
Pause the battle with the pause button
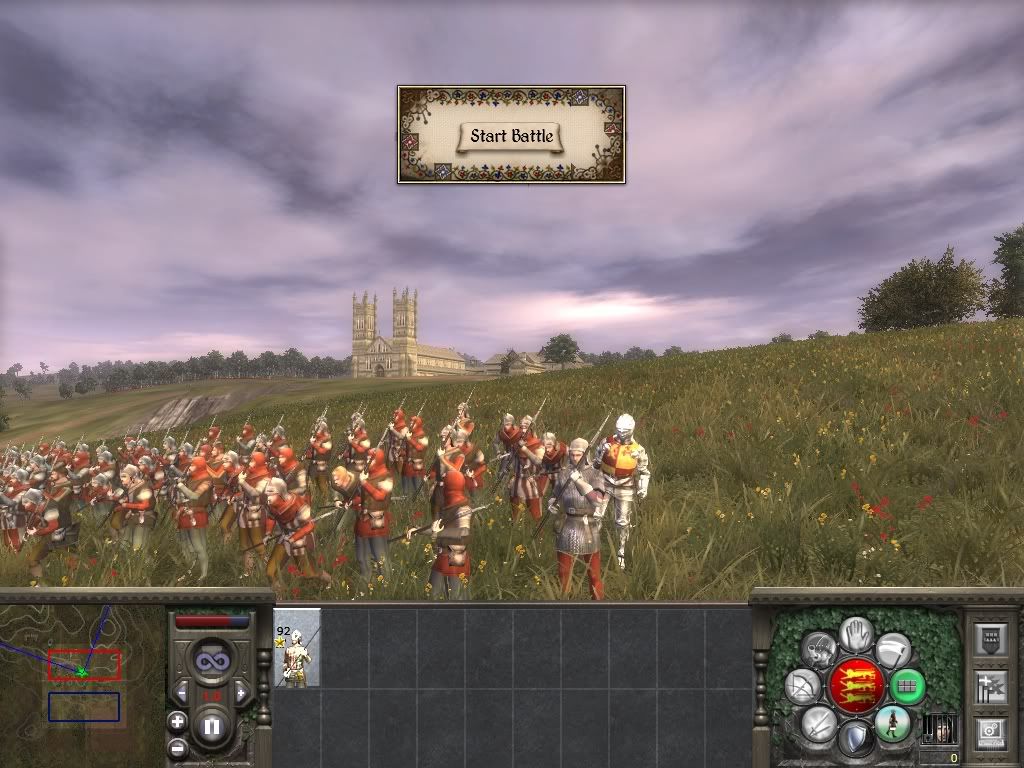tap(211, 727)
